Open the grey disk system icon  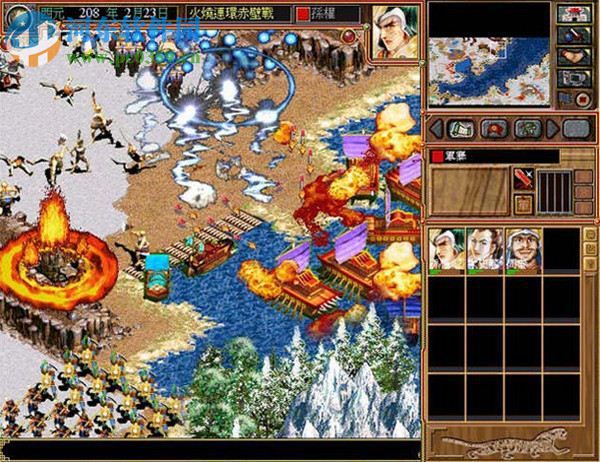coord(573,78)
